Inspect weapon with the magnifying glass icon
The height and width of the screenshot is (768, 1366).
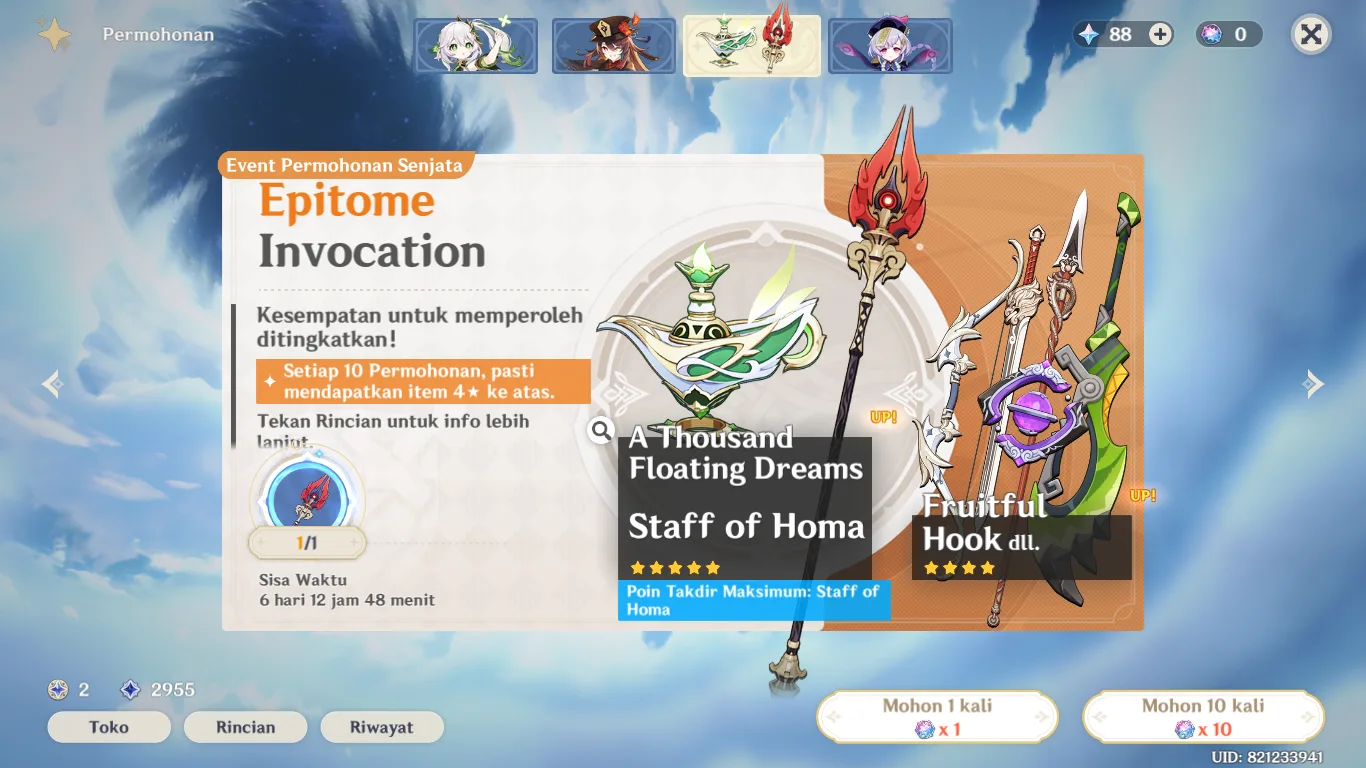coord(601,430)
